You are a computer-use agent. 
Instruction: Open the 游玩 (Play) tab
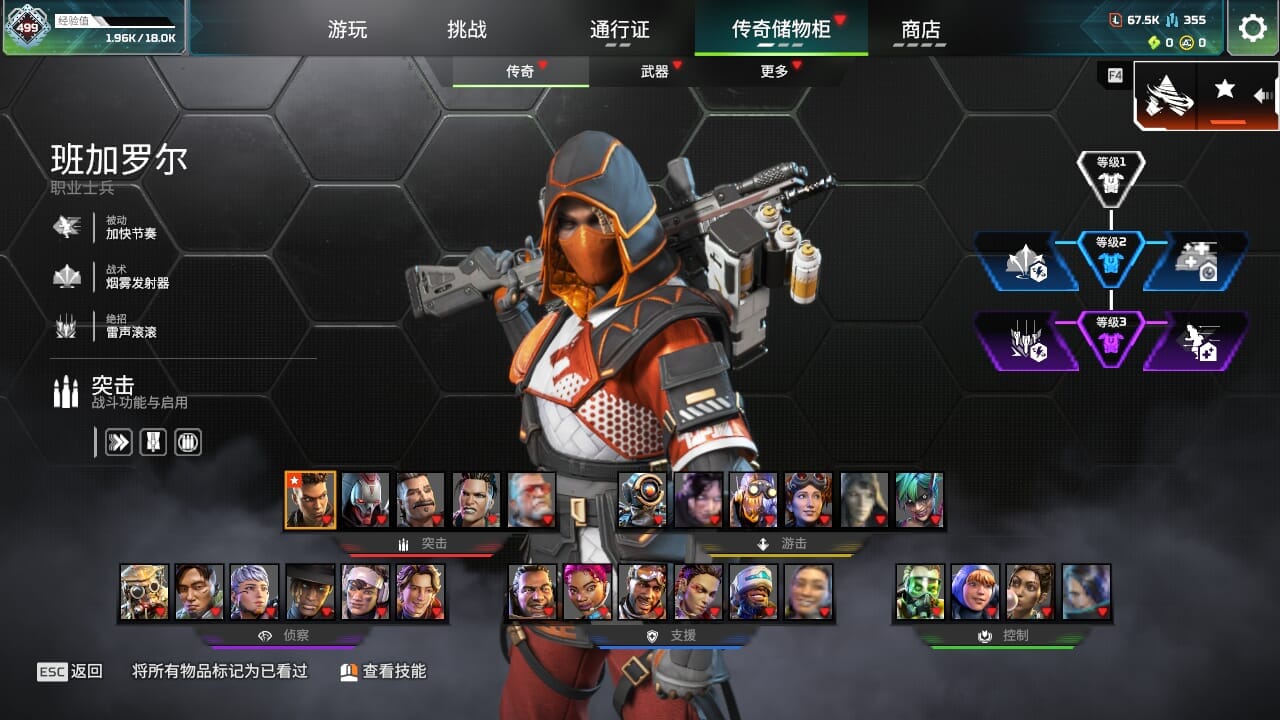pyautogui.click(x=347, y=30)
